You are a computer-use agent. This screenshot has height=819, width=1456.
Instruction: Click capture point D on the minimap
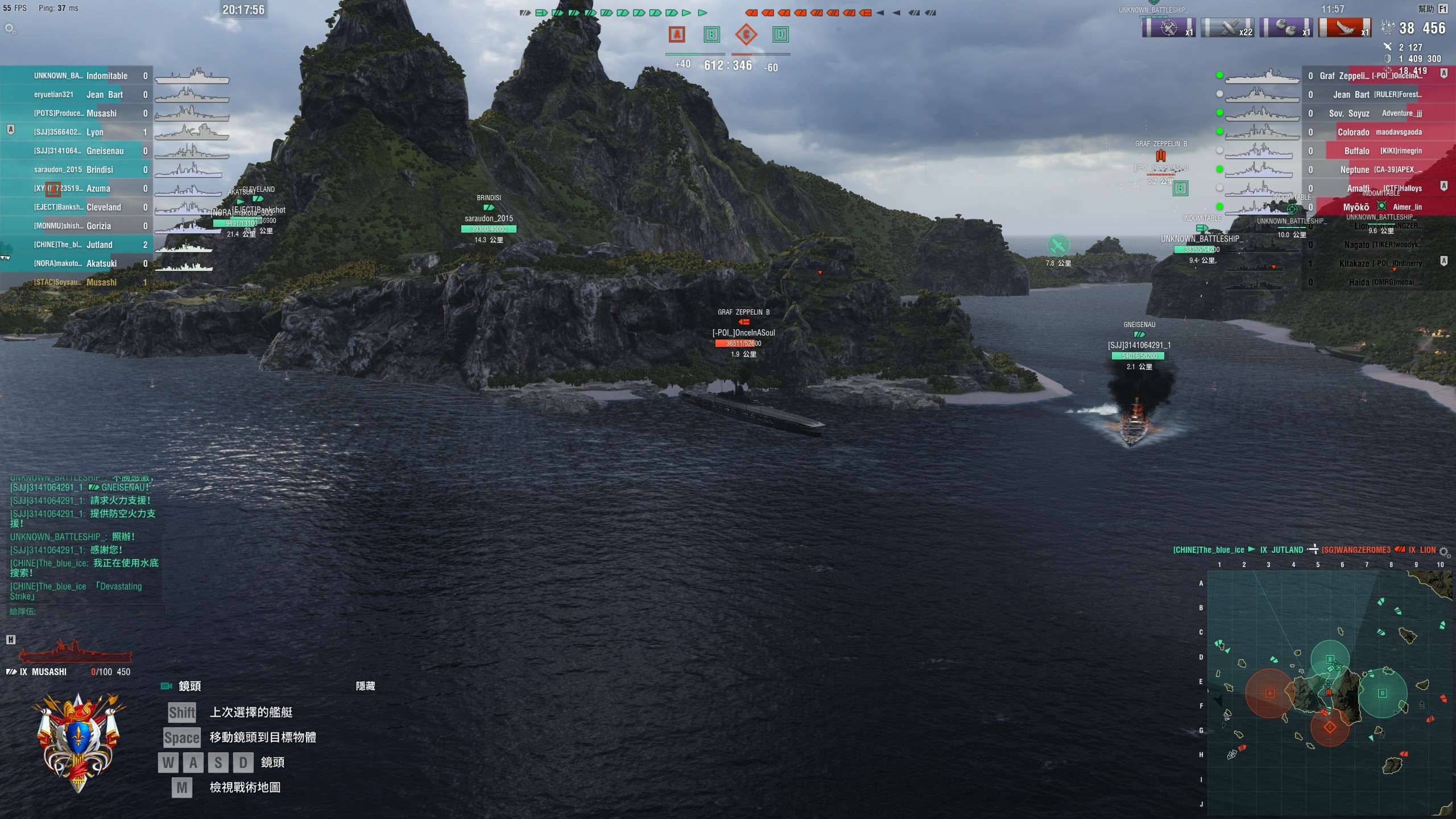[x=1382, y=693]
